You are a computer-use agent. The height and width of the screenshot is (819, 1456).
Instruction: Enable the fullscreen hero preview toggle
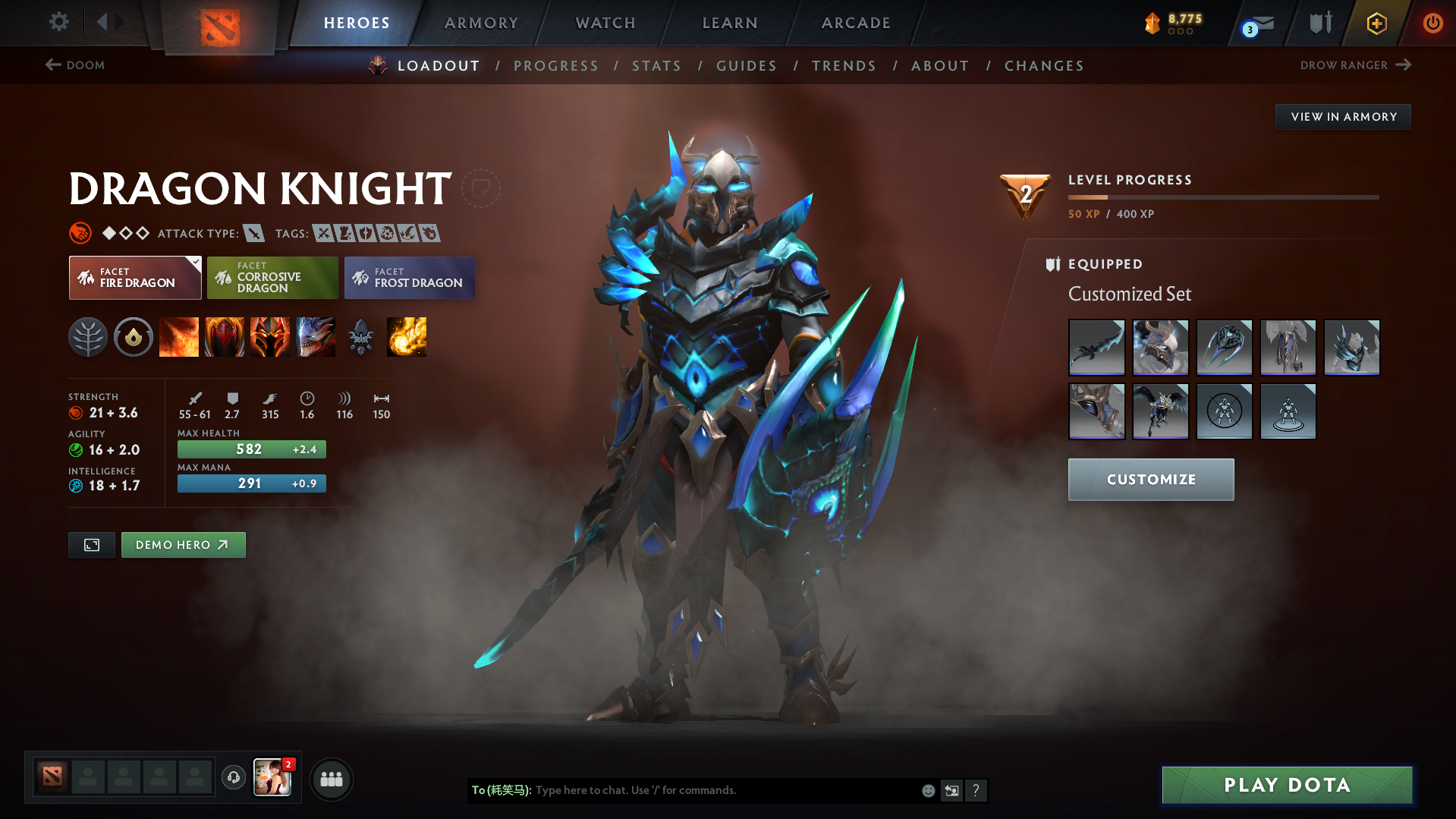coord(91,544)
